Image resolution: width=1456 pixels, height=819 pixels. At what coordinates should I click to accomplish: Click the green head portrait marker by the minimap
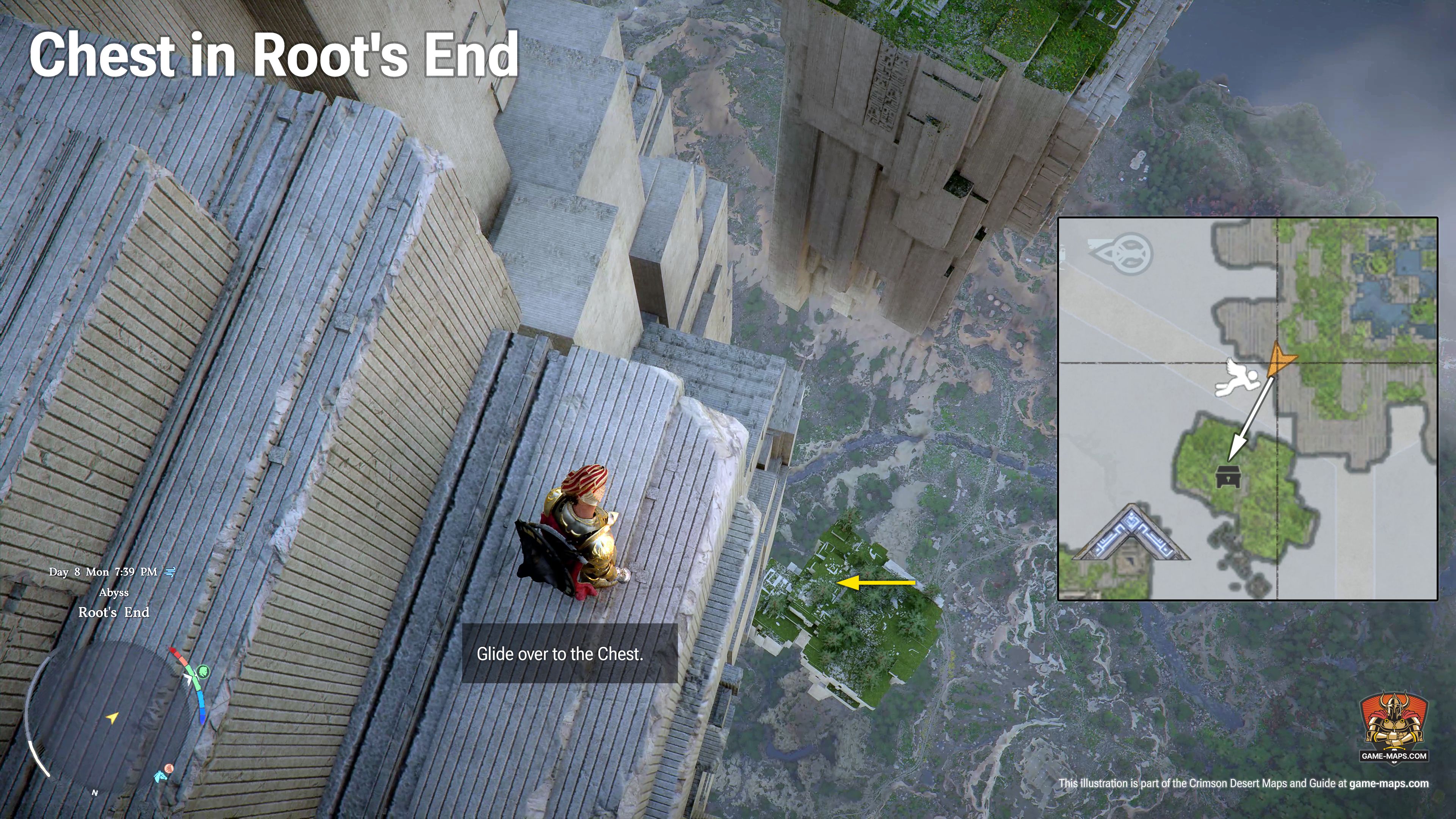(204, 672)
